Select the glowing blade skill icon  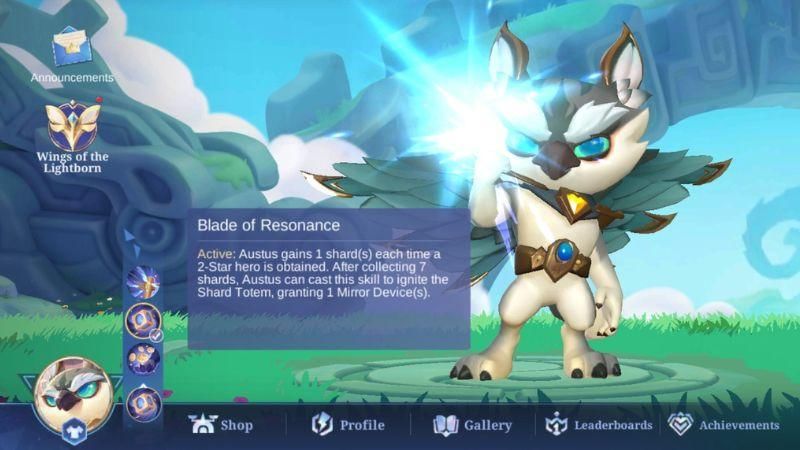point(143,281)
